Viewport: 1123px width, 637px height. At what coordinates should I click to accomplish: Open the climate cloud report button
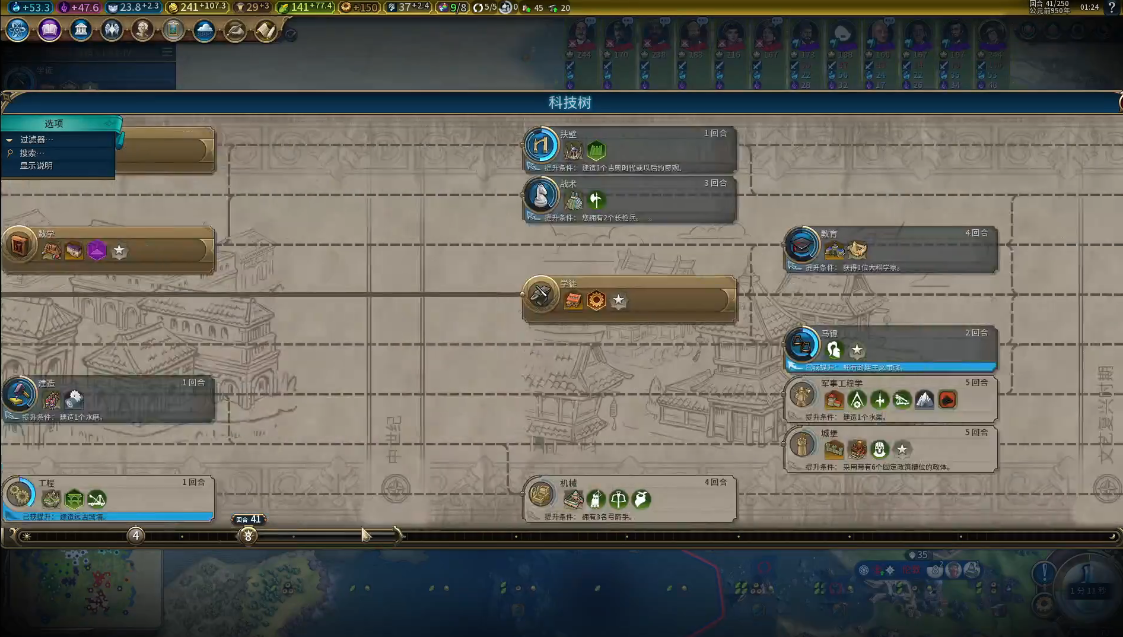tap(205, 30)
